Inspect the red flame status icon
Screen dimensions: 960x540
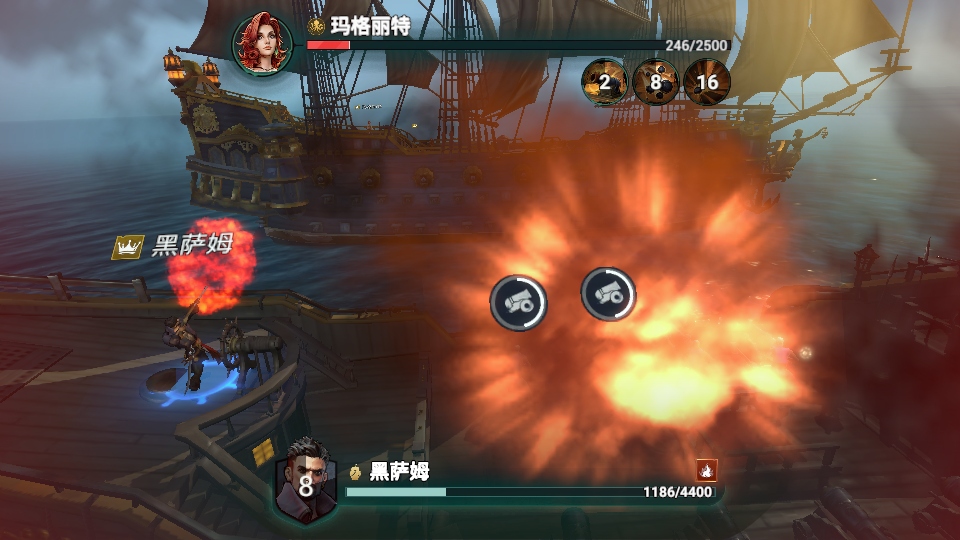pyautogui.click(x=707, y=469)
